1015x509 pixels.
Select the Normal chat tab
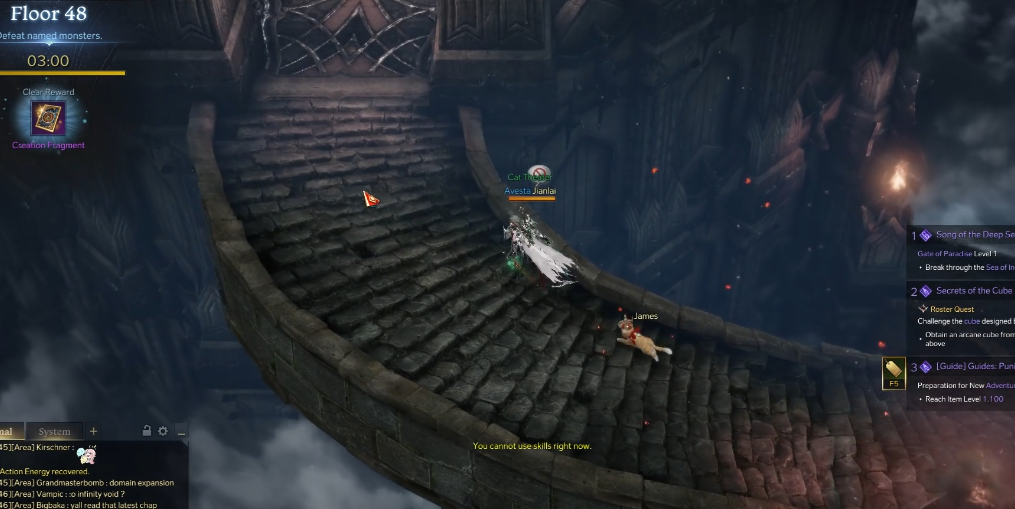point(10,432)
